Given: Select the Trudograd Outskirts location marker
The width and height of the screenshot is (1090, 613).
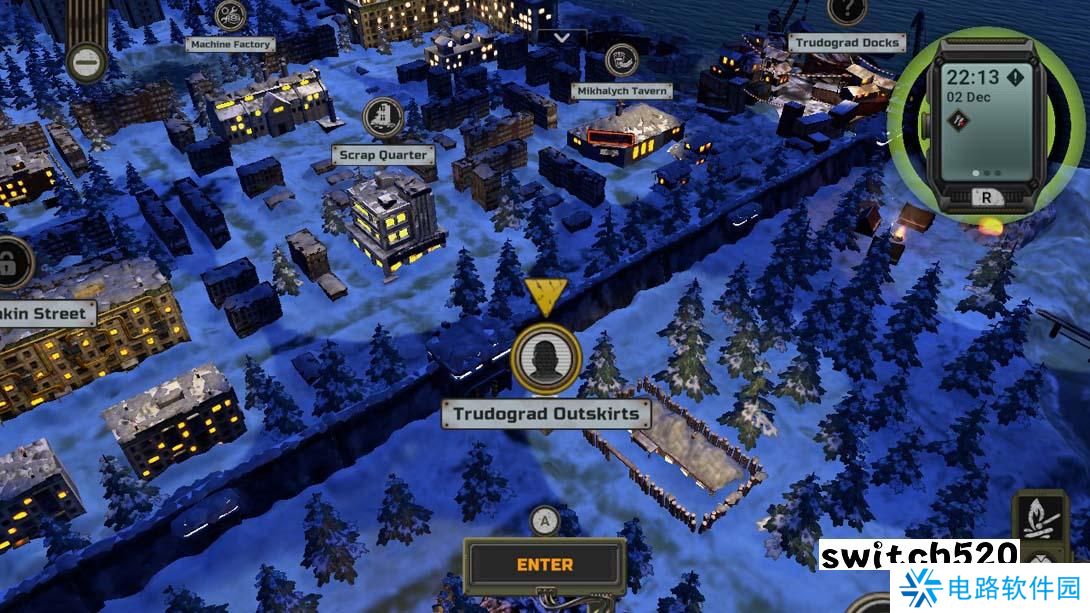Looking at the screenshot, I should pyautogui.click(x=545, y=357).
